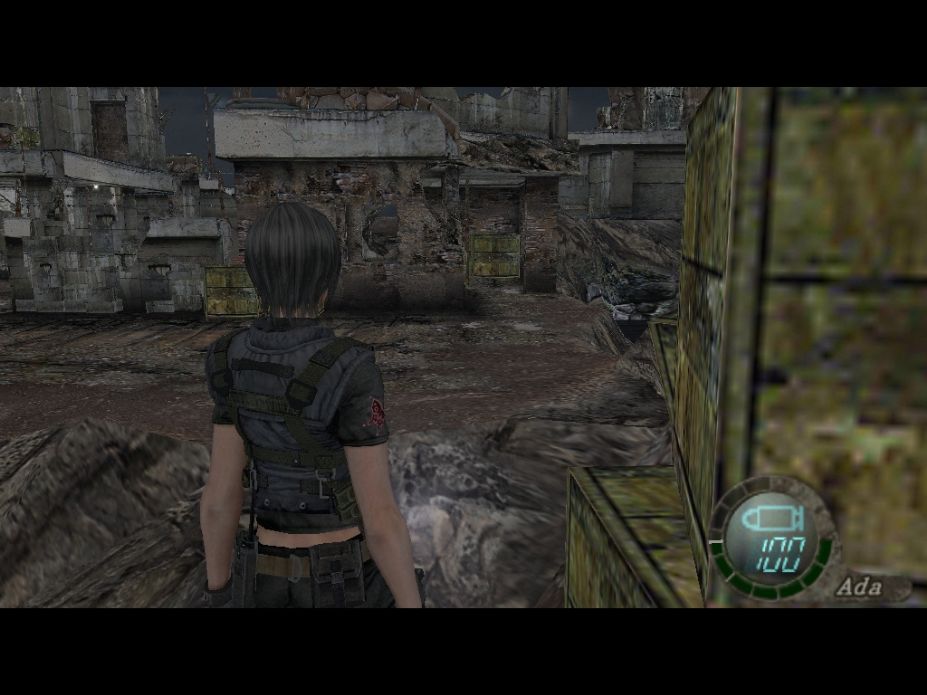Viewport: 927px width, 695px height.
Task: Select the Ada character name label
Action: click(861, 587)
